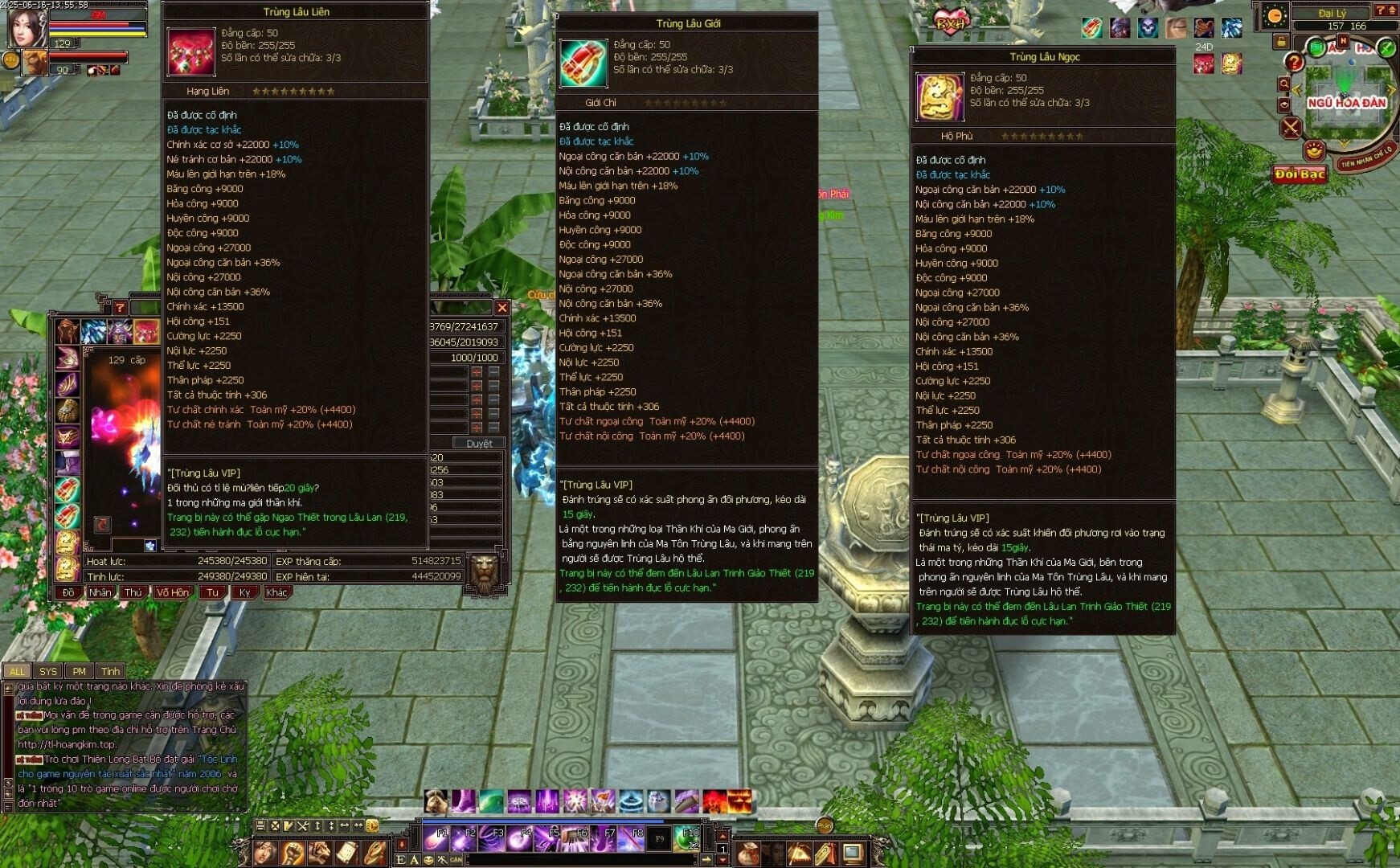Click the gold ingot button below the minimap
This screenshot has width=1400, height=868.
(x=1314, y=149)
